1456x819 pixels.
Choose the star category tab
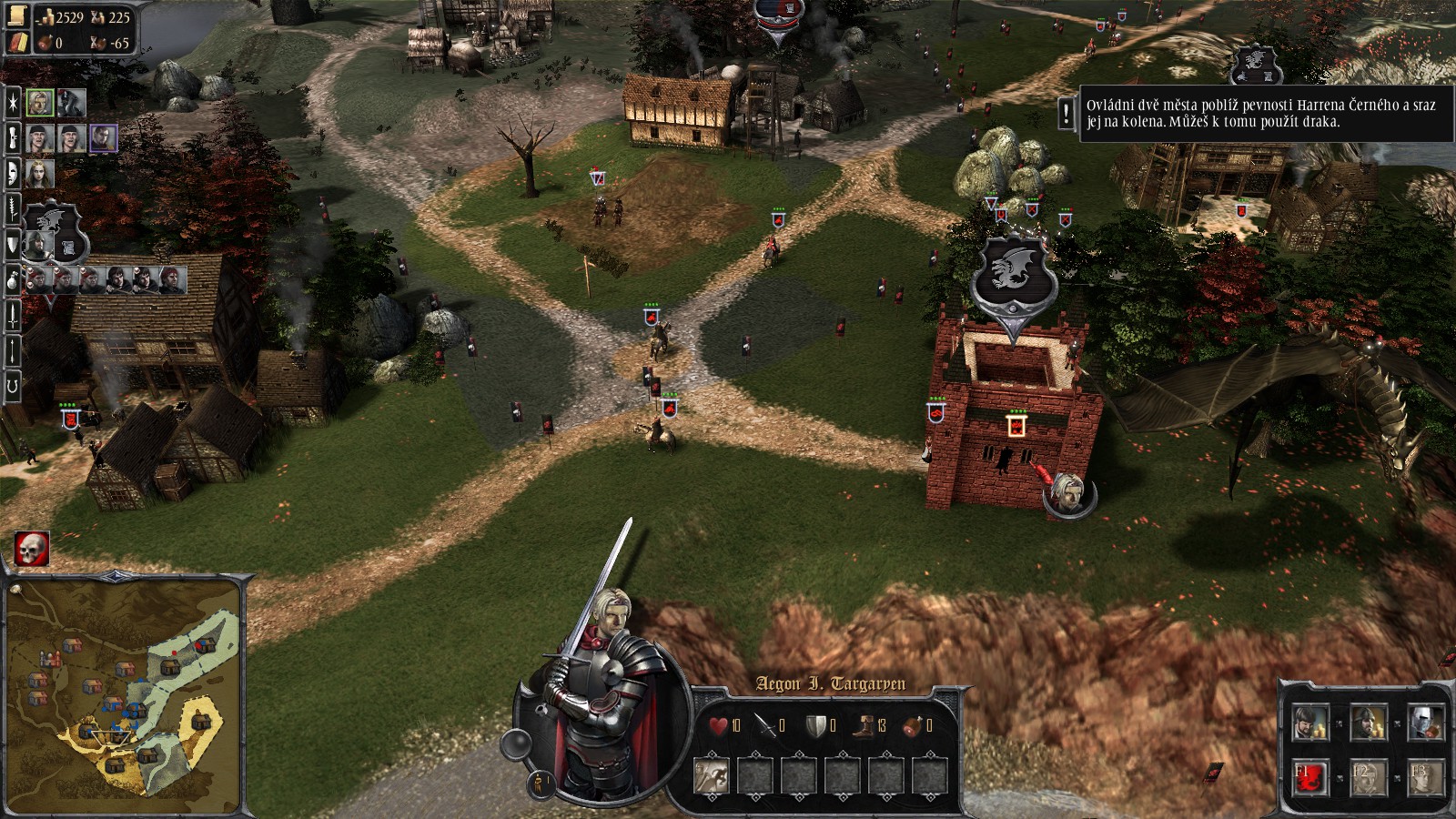[x=13, y=103]
